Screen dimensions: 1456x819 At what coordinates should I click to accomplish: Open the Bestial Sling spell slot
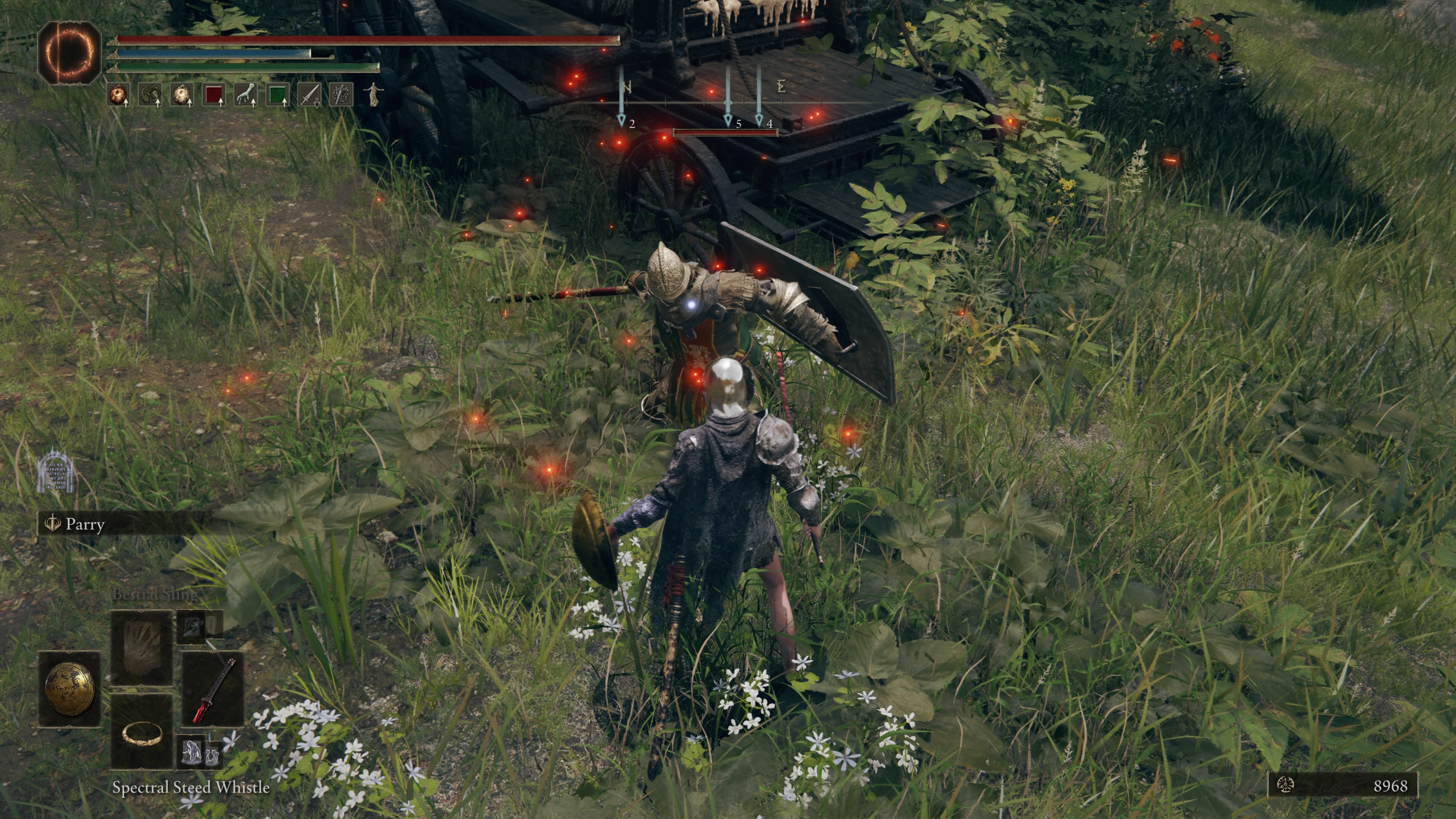click(x=143, y=645)
